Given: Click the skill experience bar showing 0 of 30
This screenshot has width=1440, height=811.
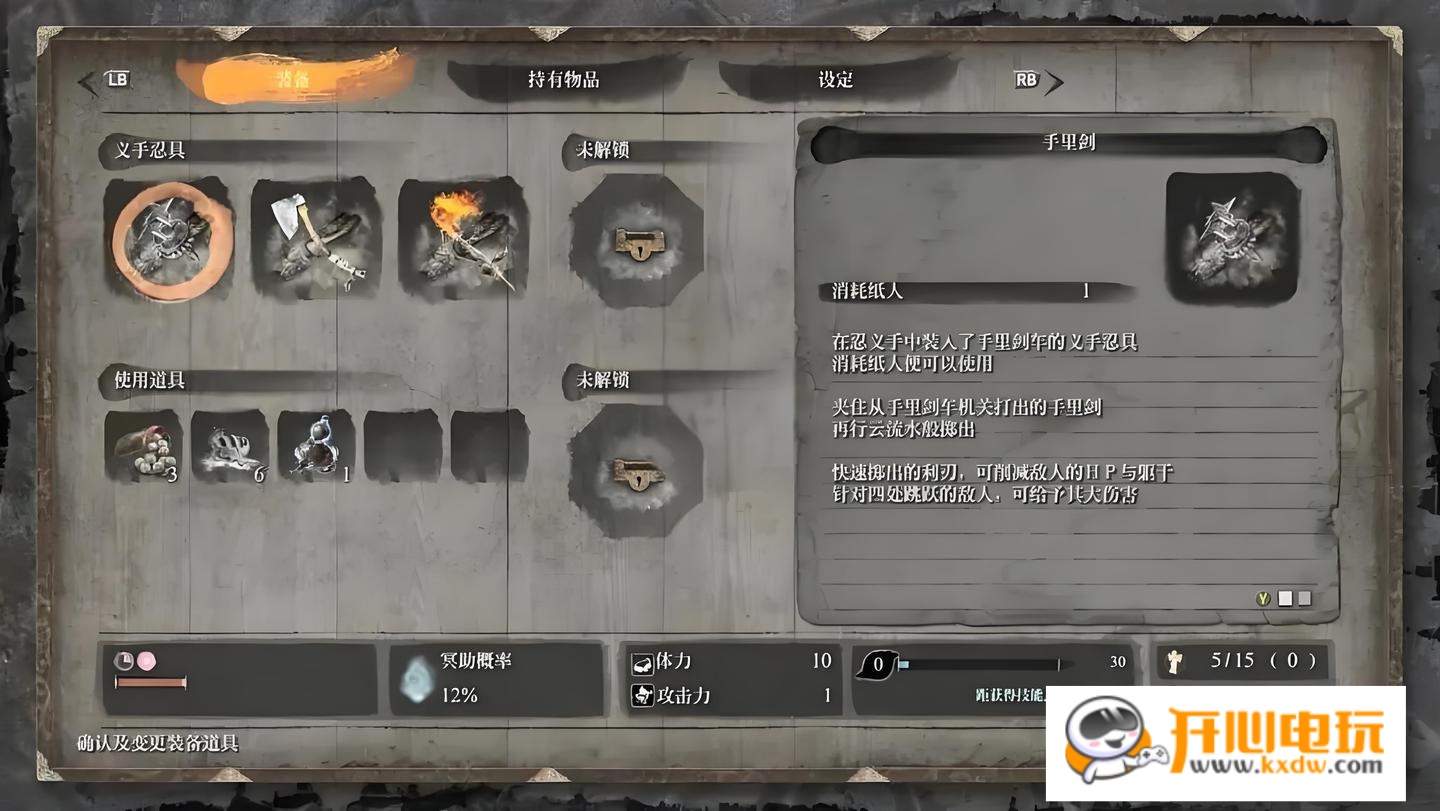Looking at the screenshot, I should click(x=985, y=661).
